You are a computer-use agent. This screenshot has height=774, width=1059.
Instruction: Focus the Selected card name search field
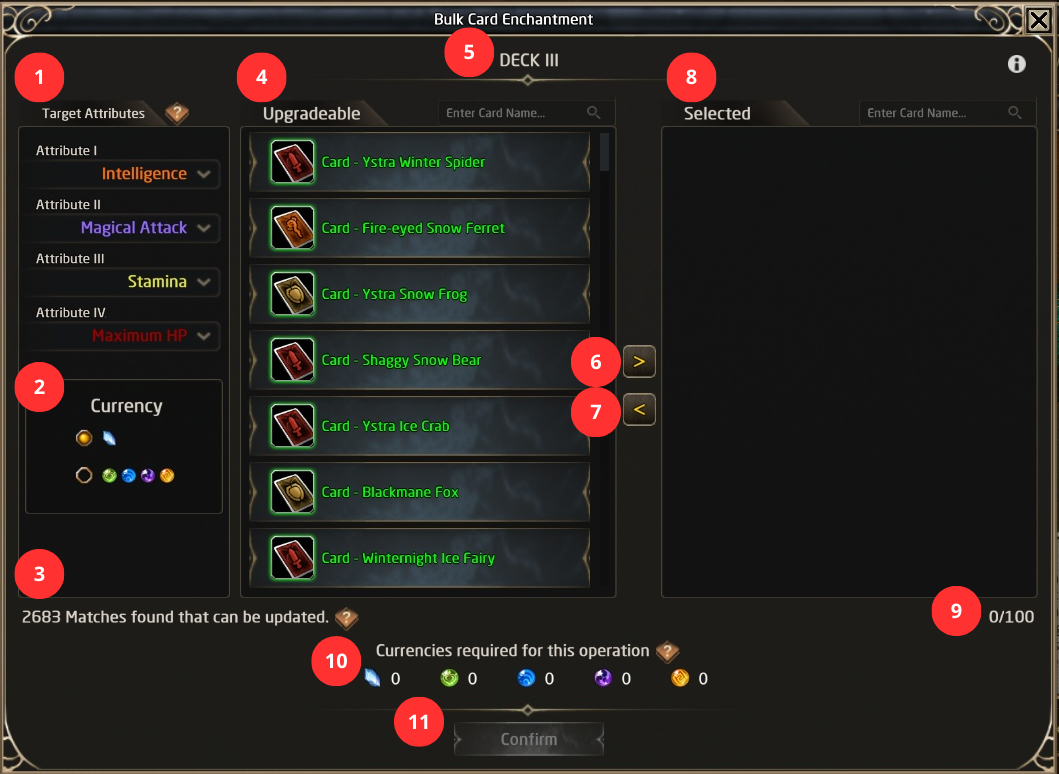pyautogui.click(x=935, y=113)
